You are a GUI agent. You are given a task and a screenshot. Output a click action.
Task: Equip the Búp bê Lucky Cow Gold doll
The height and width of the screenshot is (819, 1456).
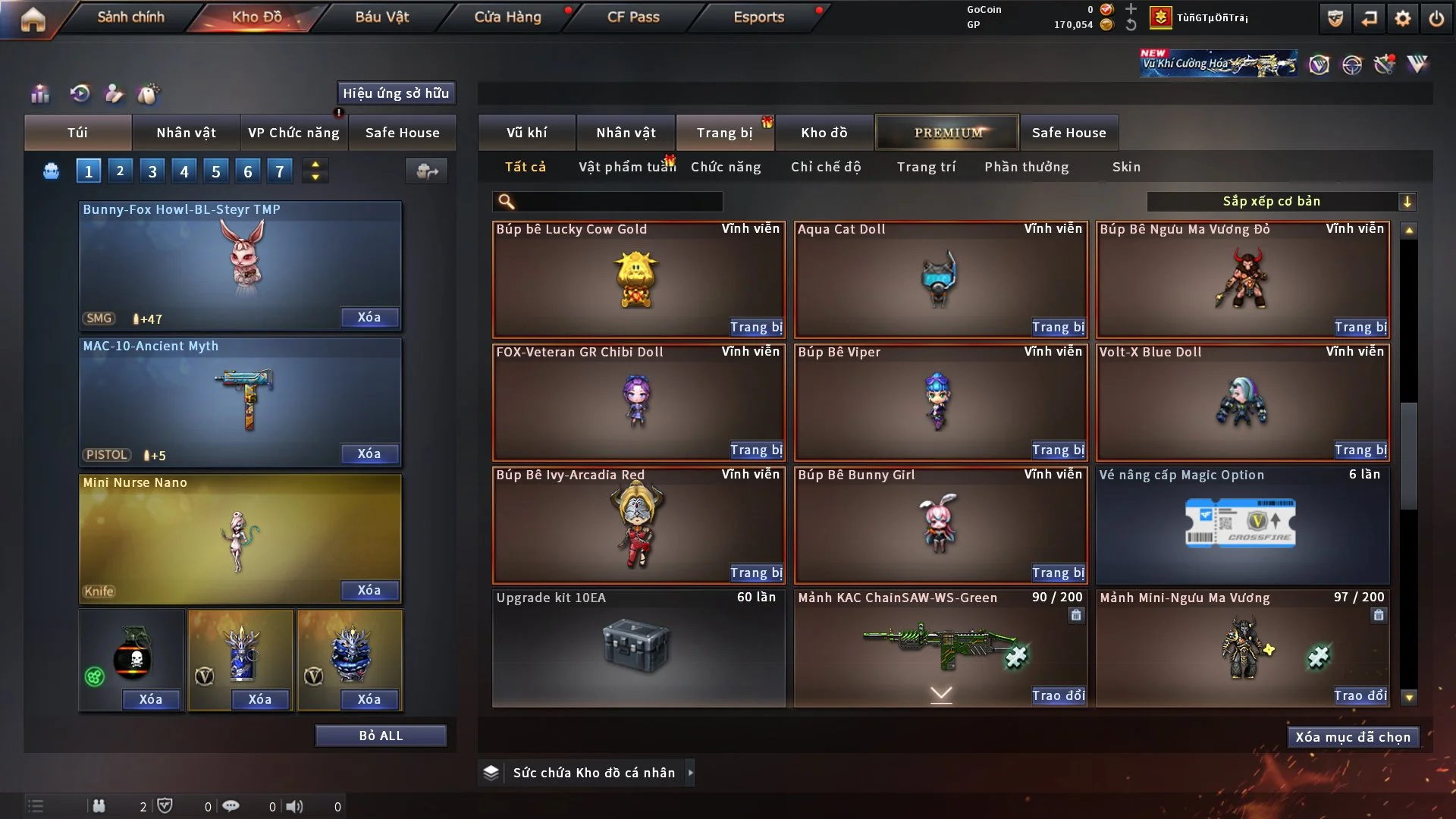[x=756, y=327]
